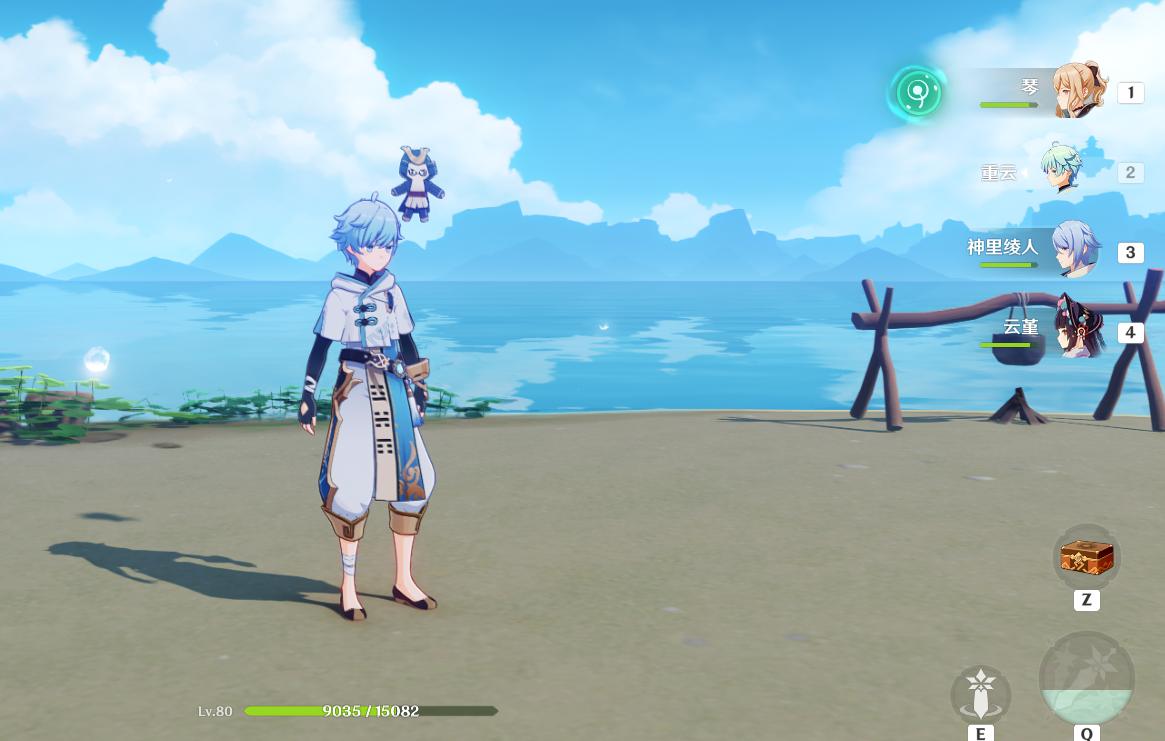Switch to party member 神里绫人
The image size is (1165, 741).
pyautogui.click(x=1073, y=250)
